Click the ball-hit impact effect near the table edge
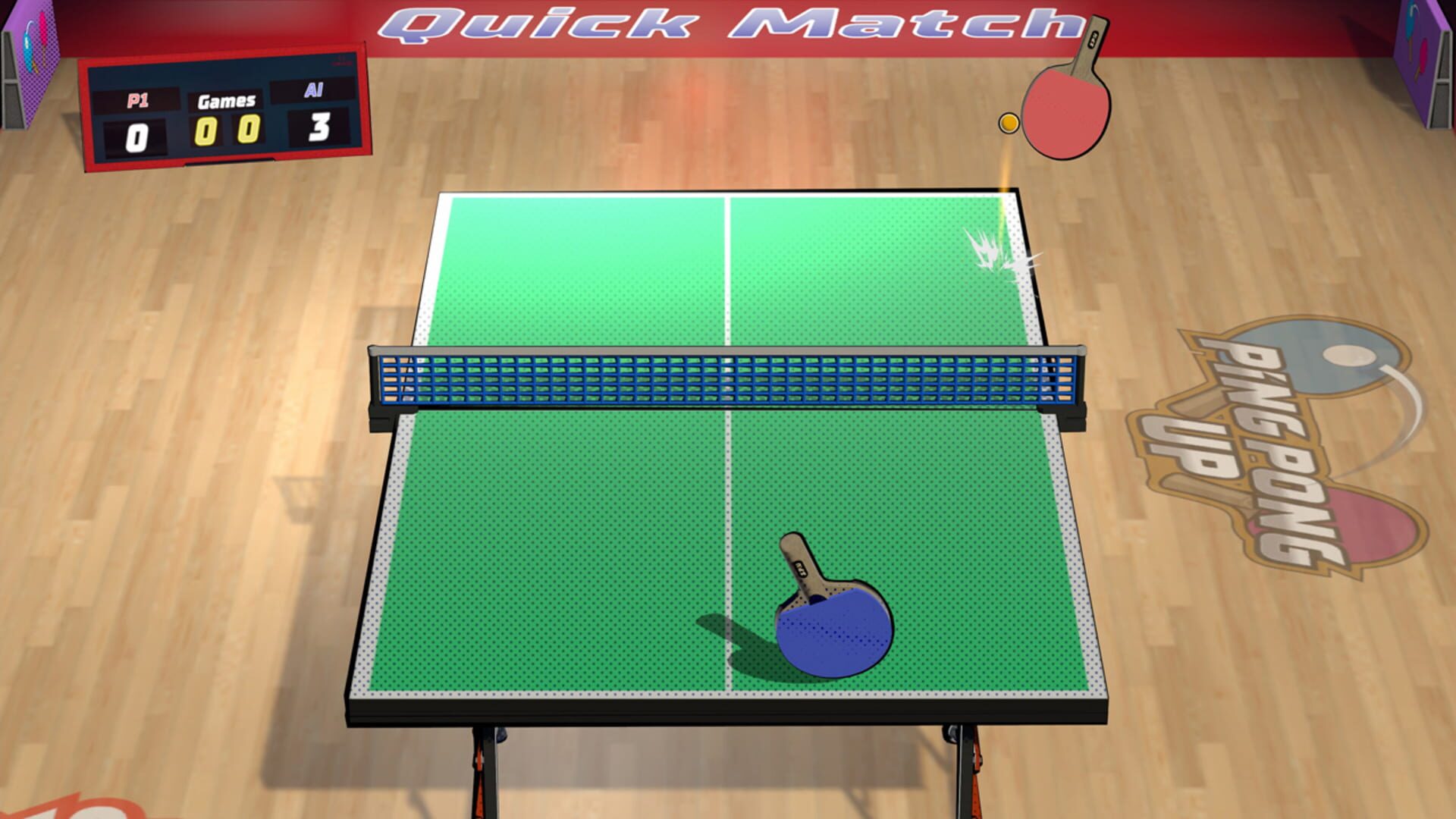 [993, 250]
